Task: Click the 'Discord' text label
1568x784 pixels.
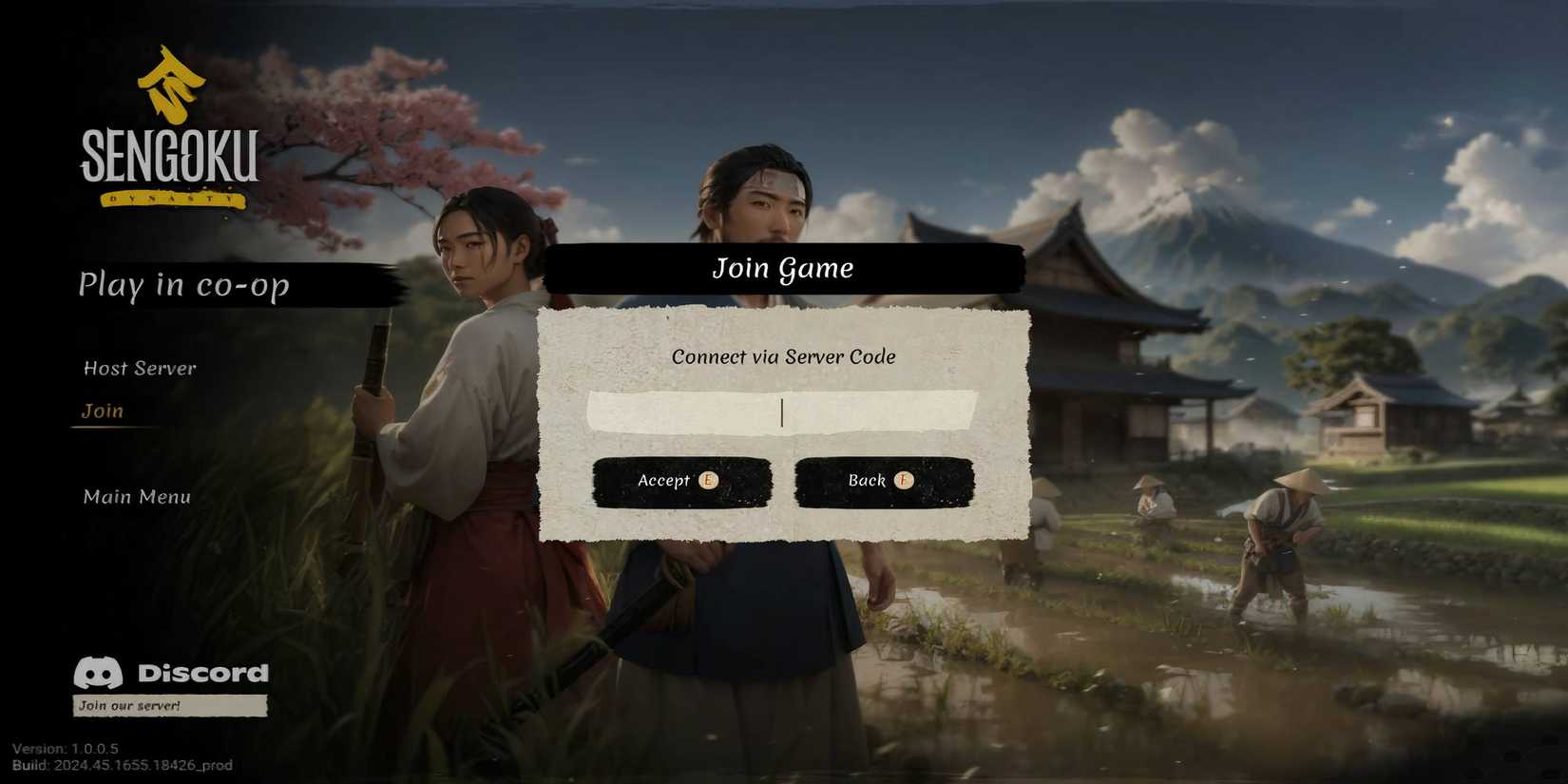Action: coord(202,674)
